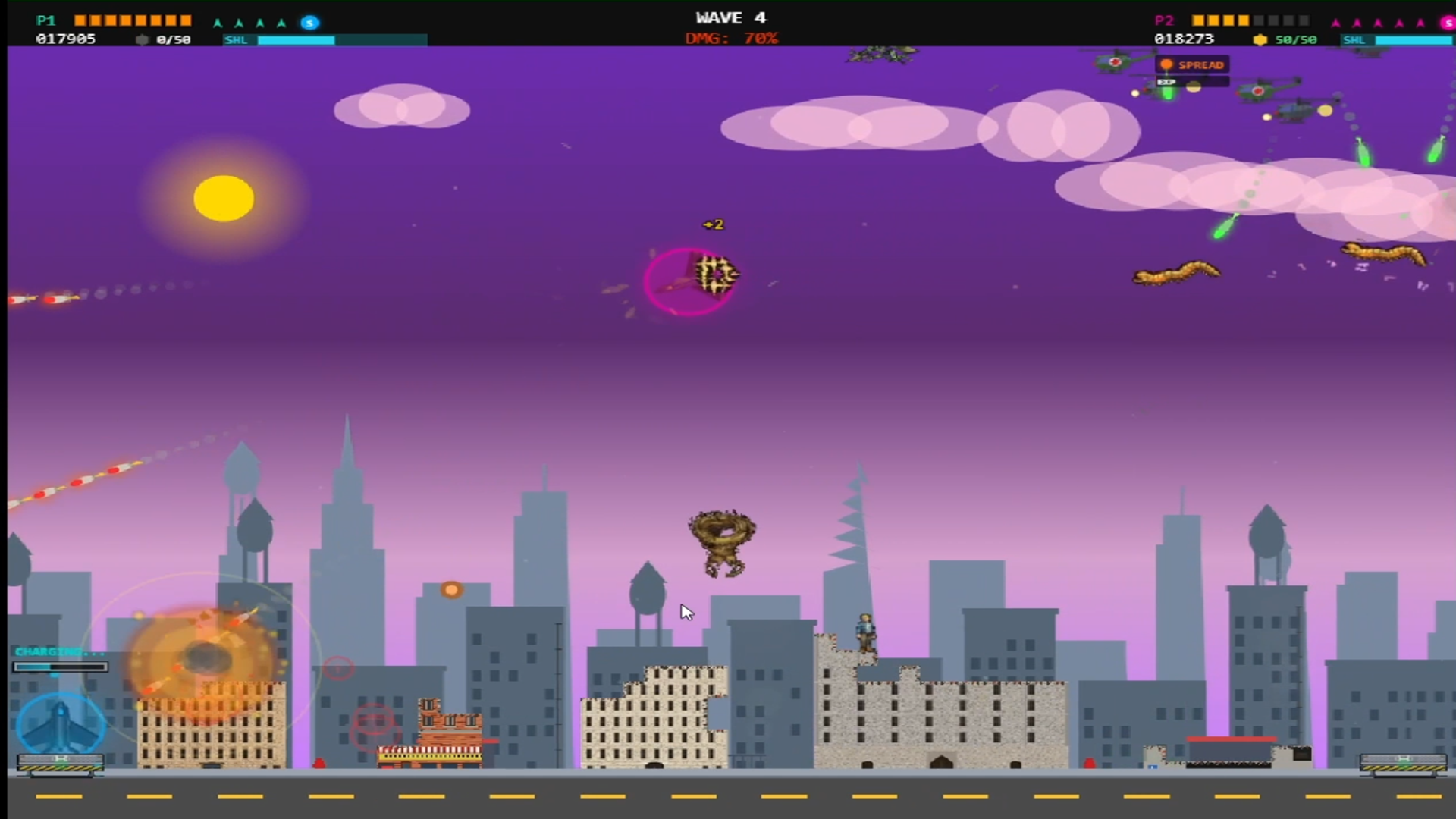Toggle the EXP badge under the SPREAD label
The height and width of the screenshot is (819, 1456).
click(x=1166, y=81)
